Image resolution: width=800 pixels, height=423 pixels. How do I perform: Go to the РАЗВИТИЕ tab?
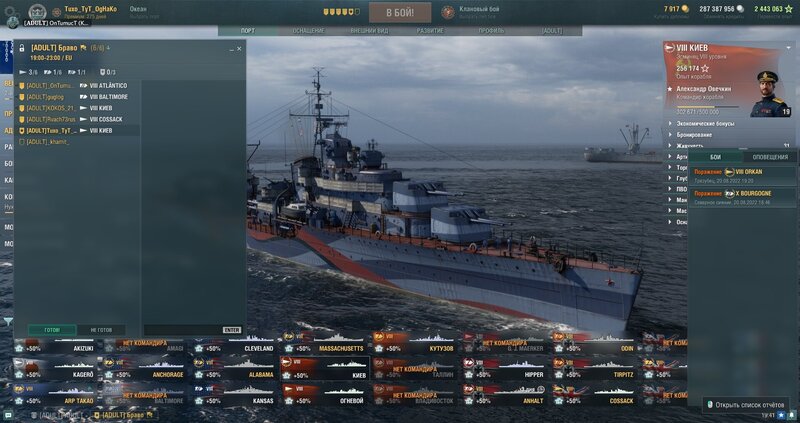(430, 31)
